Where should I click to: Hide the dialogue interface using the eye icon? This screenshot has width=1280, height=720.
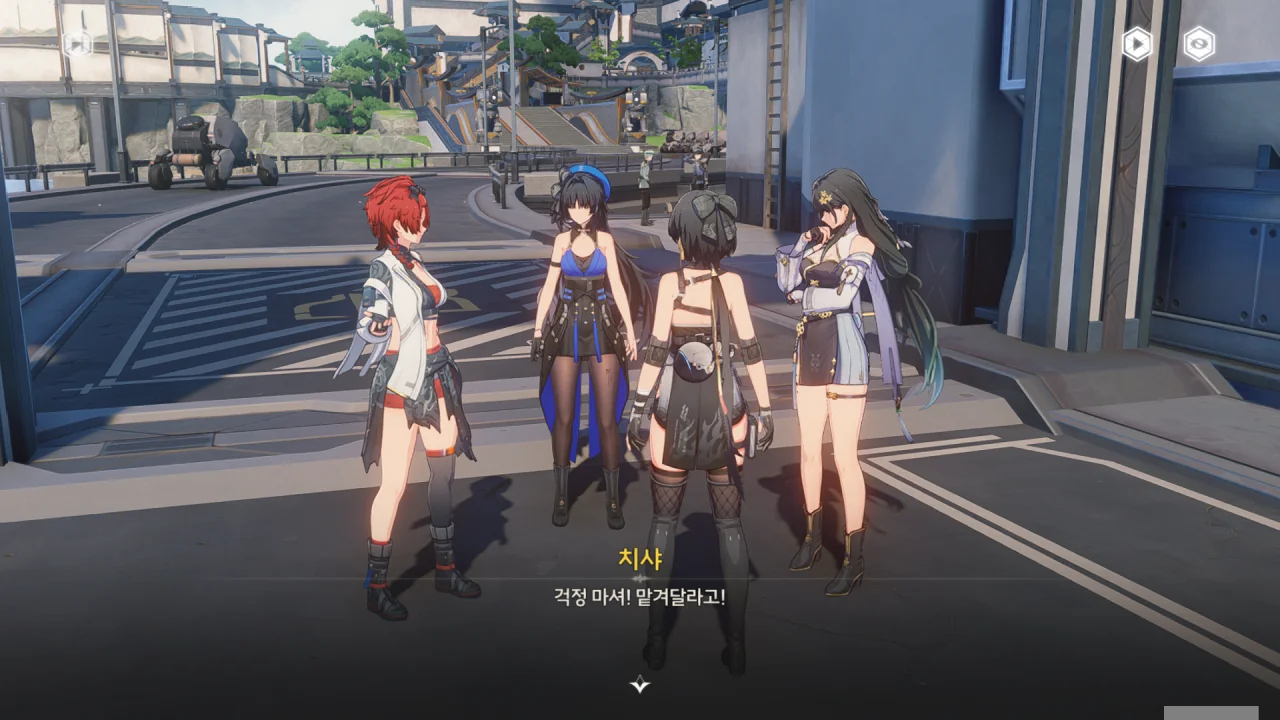pyautogui.click(x=1198, y=44)
